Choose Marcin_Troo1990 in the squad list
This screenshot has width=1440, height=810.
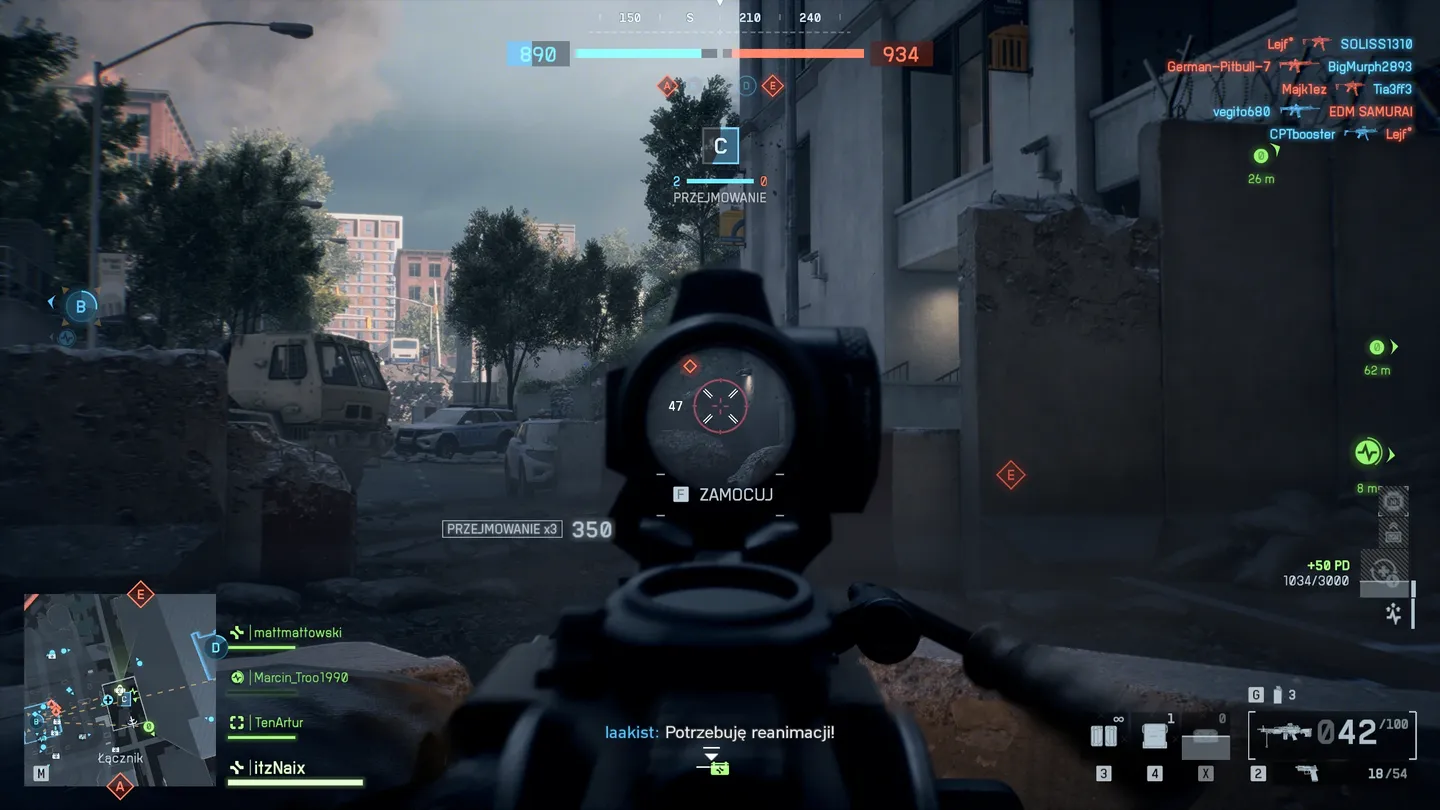300,678
